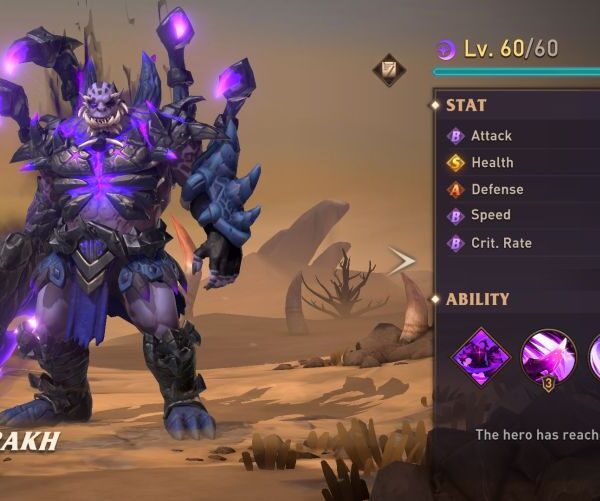Image resolution: width=600 pixels, height=501 pixels.
Task: Go to next hero with right arrow
Action: [401, 262]
